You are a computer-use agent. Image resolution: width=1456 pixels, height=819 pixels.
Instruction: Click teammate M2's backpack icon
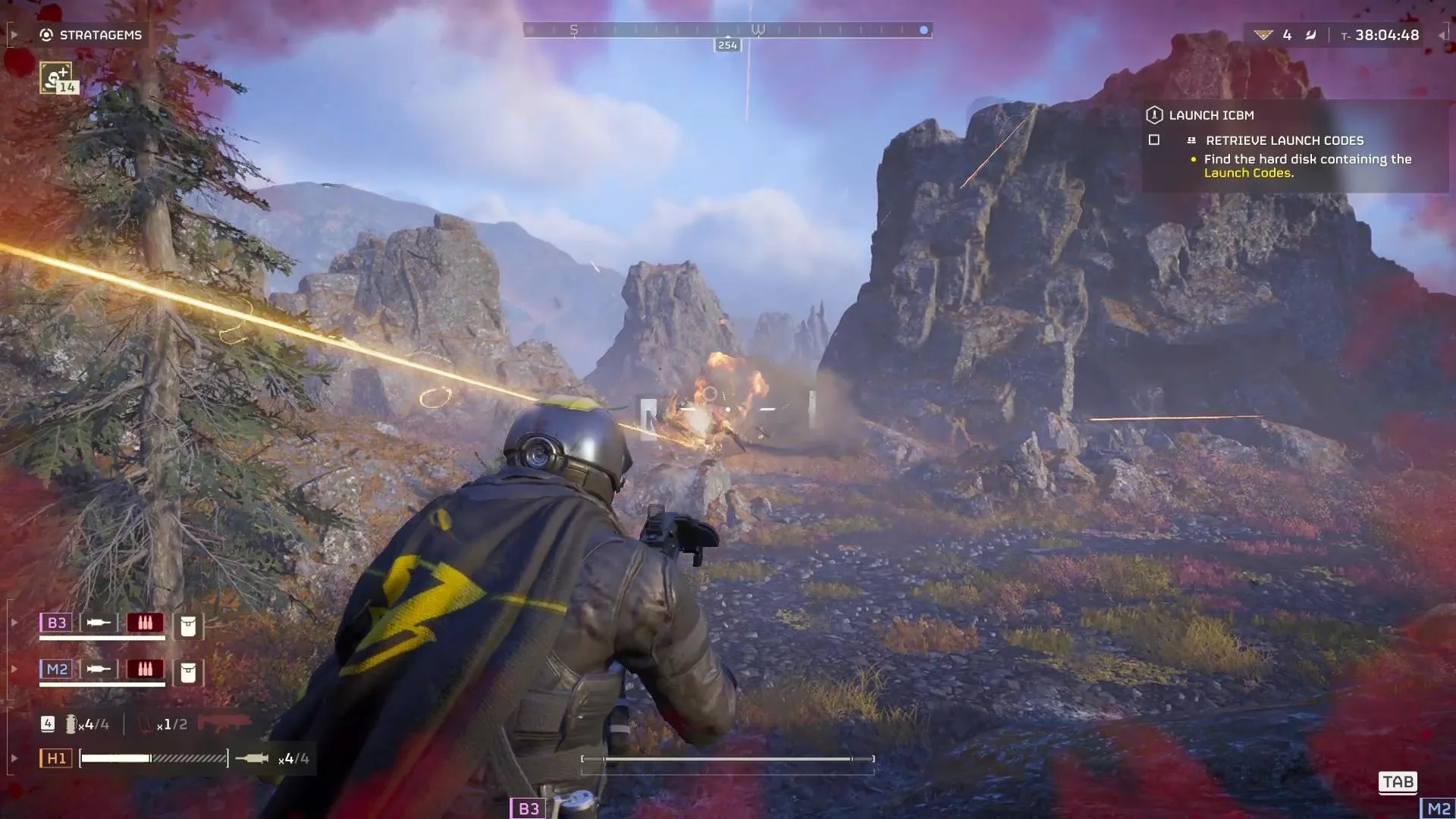(188, 672)
